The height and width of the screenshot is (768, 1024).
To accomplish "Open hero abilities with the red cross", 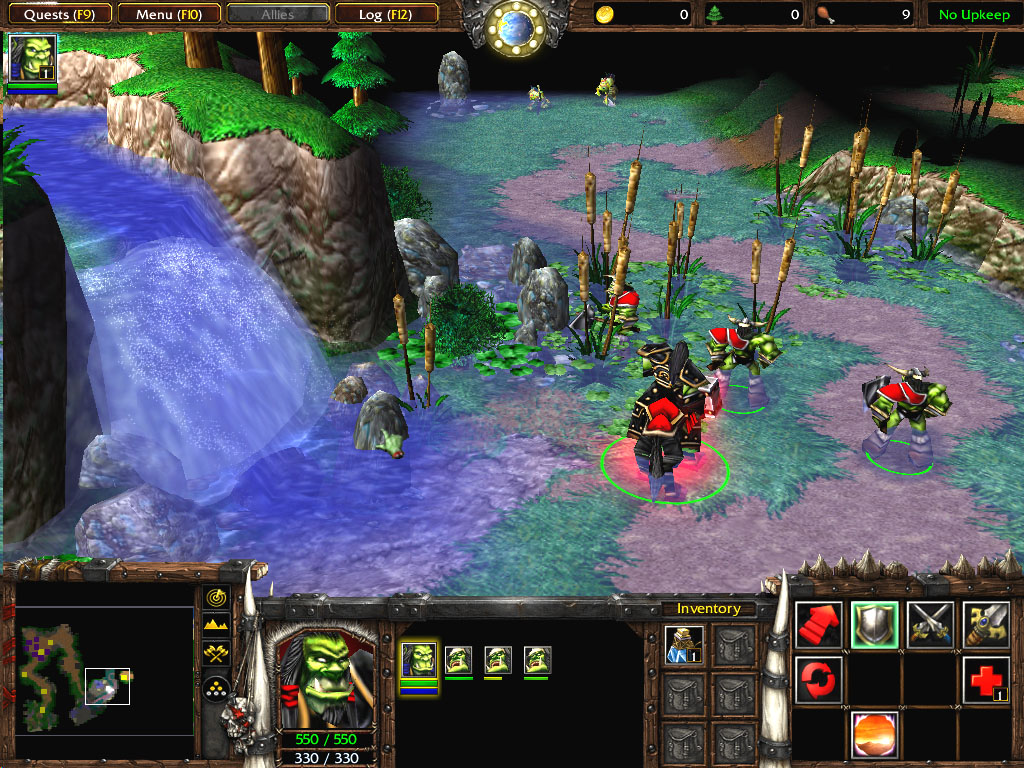I will [986, 680].
